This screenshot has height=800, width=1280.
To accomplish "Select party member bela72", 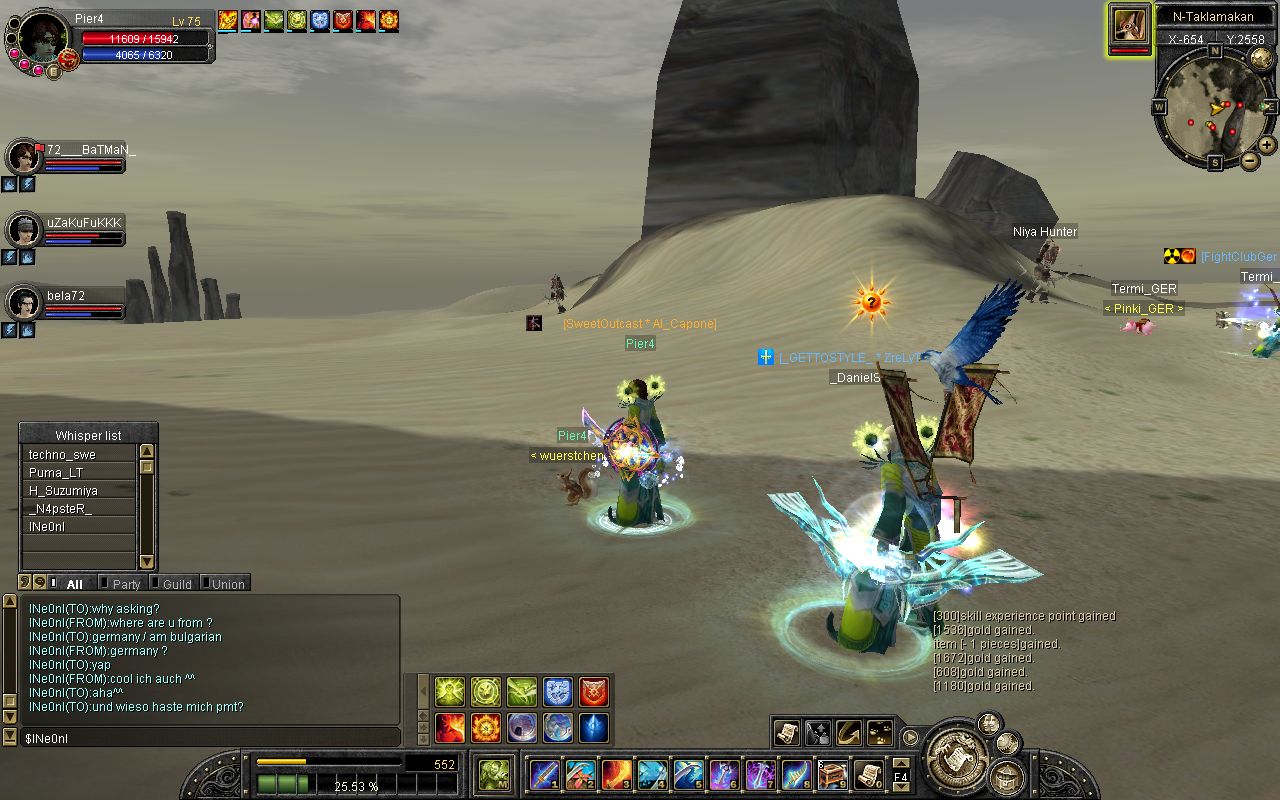I will point(24,302).
